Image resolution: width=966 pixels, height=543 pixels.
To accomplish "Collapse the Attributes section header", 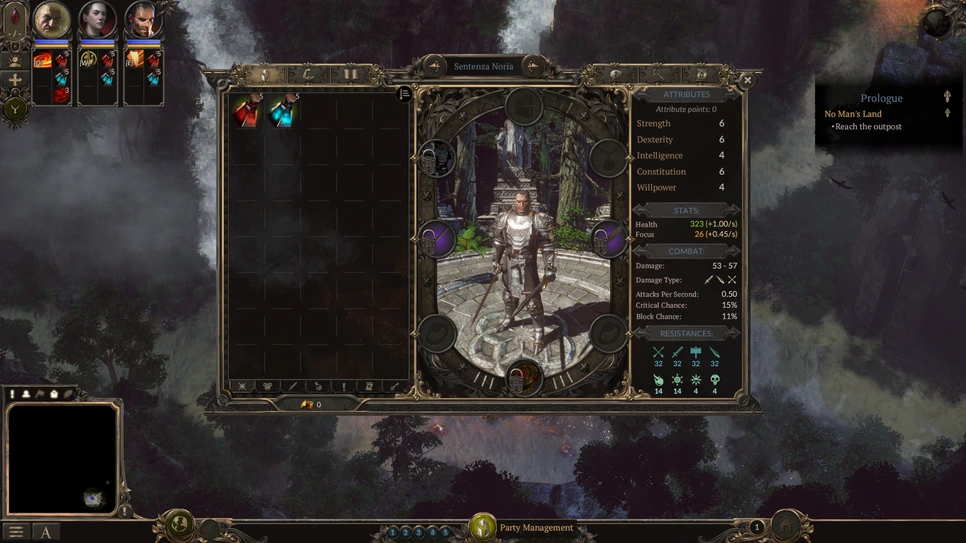I will click(686, 94).
